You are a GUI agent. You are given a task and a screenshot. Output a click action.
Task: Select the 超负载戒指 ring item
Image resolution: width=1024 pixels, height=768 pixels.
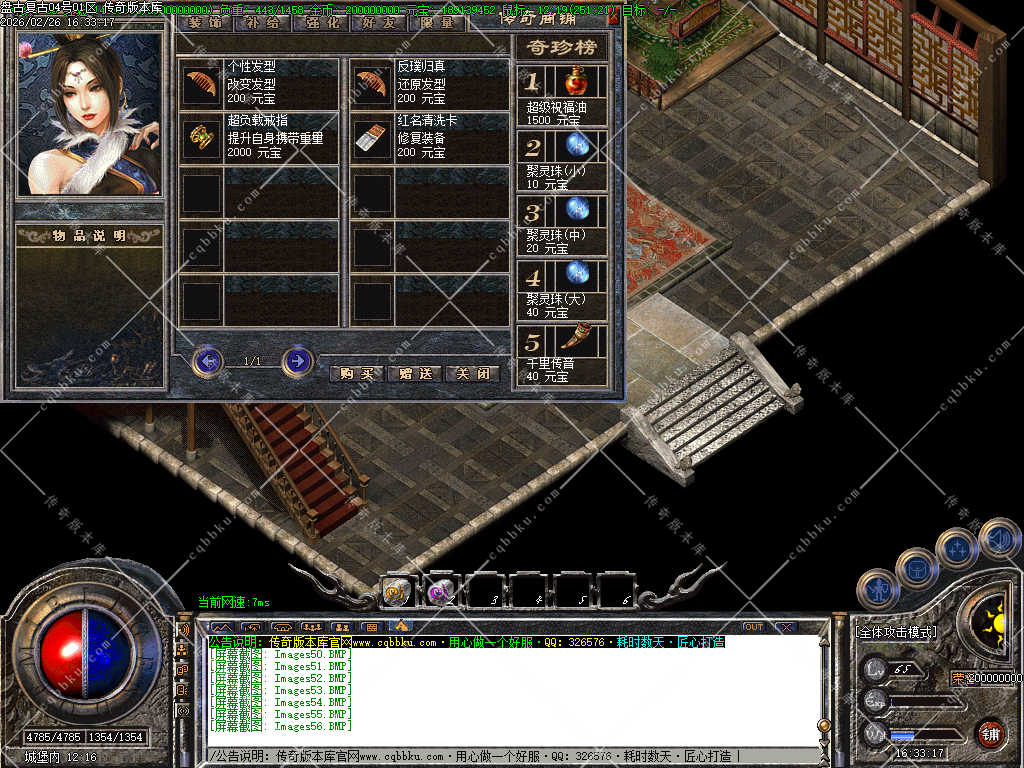200,137
